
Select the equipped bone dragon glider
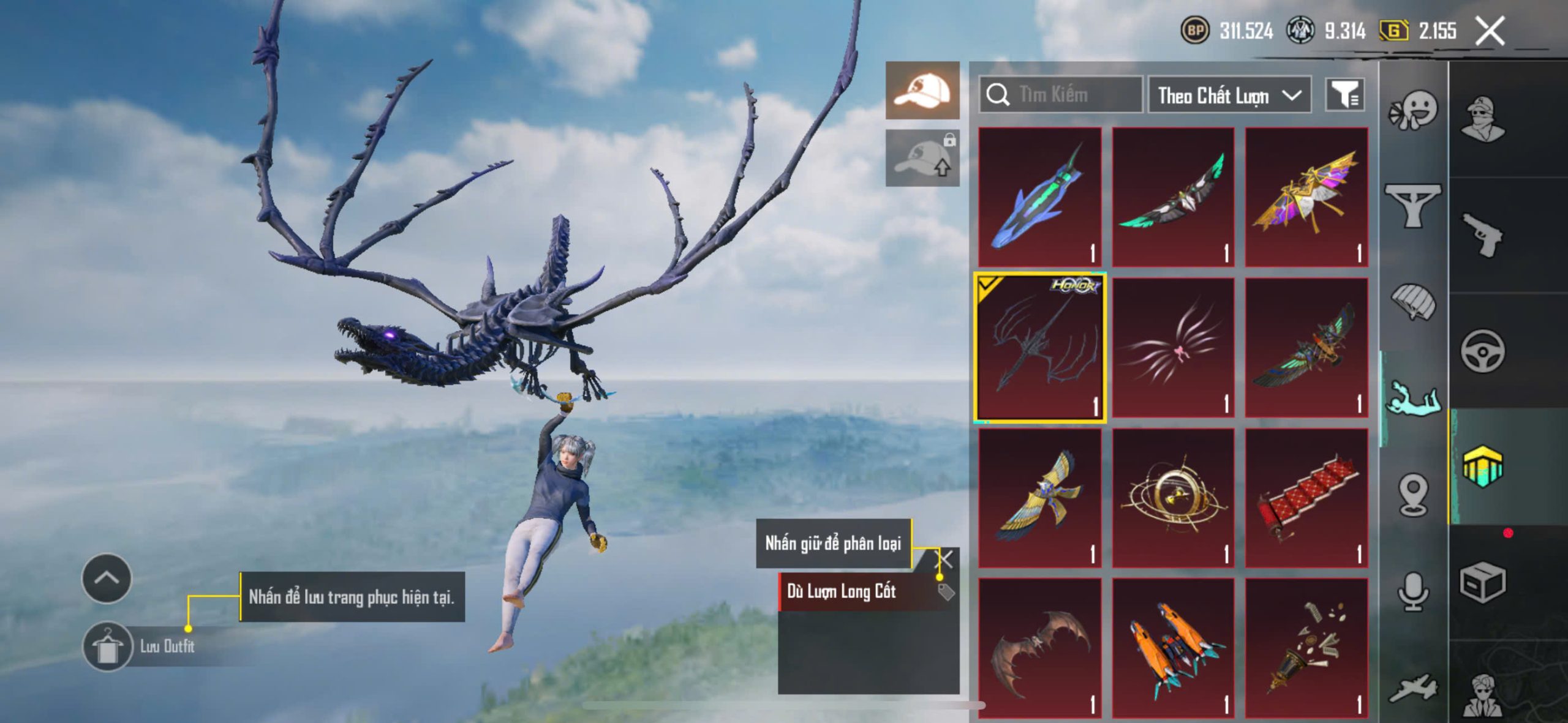coord(1040,348)
